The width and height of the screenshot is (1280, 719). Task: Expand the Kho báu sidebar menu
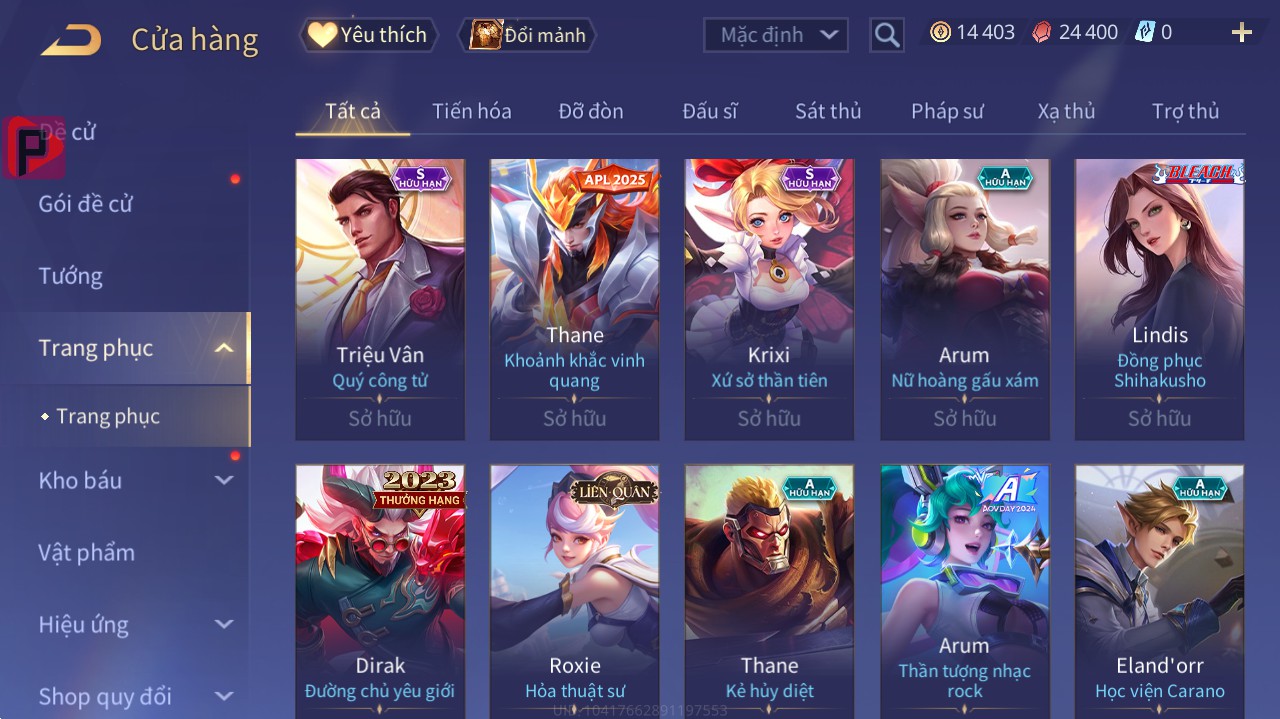(224, 480)
